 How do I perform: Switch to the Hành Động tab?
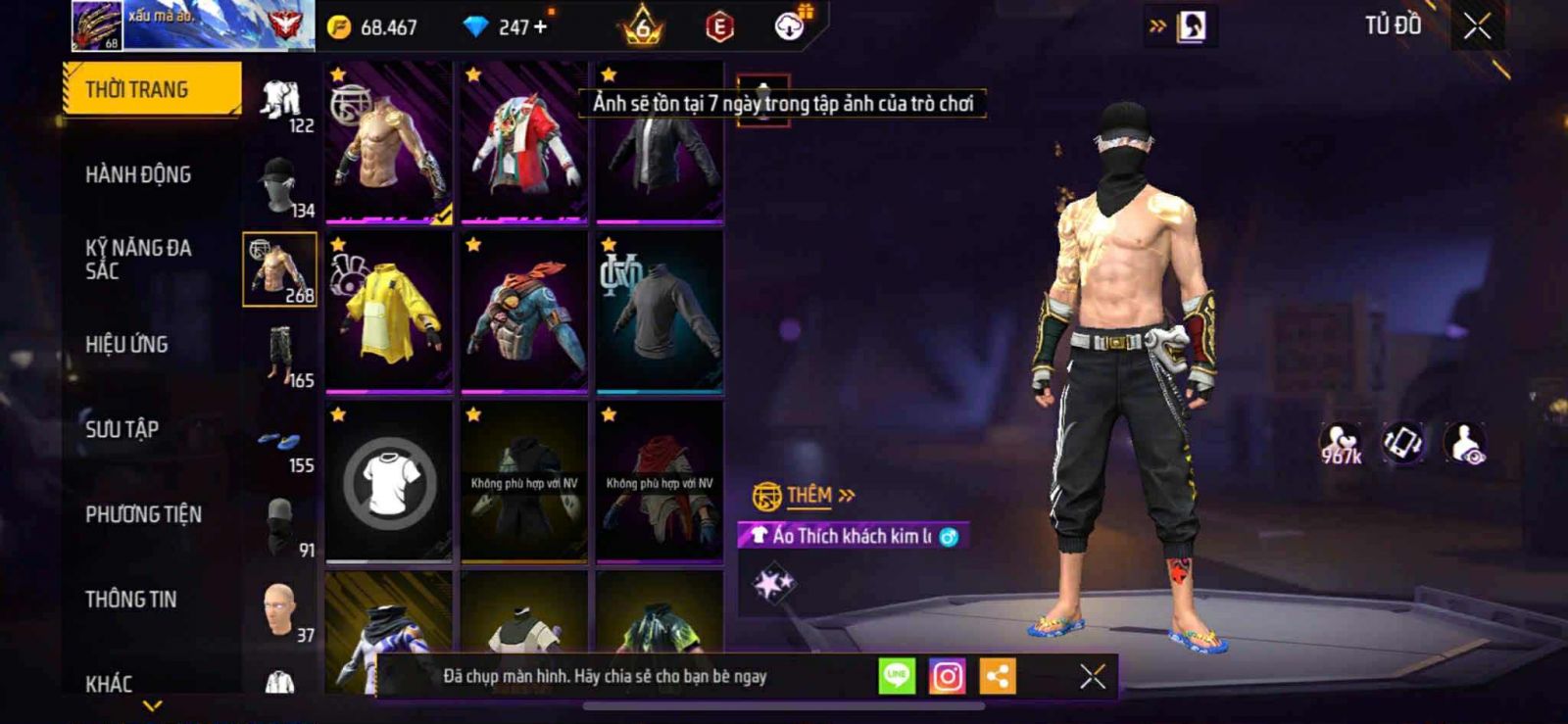tap(138, 174)
